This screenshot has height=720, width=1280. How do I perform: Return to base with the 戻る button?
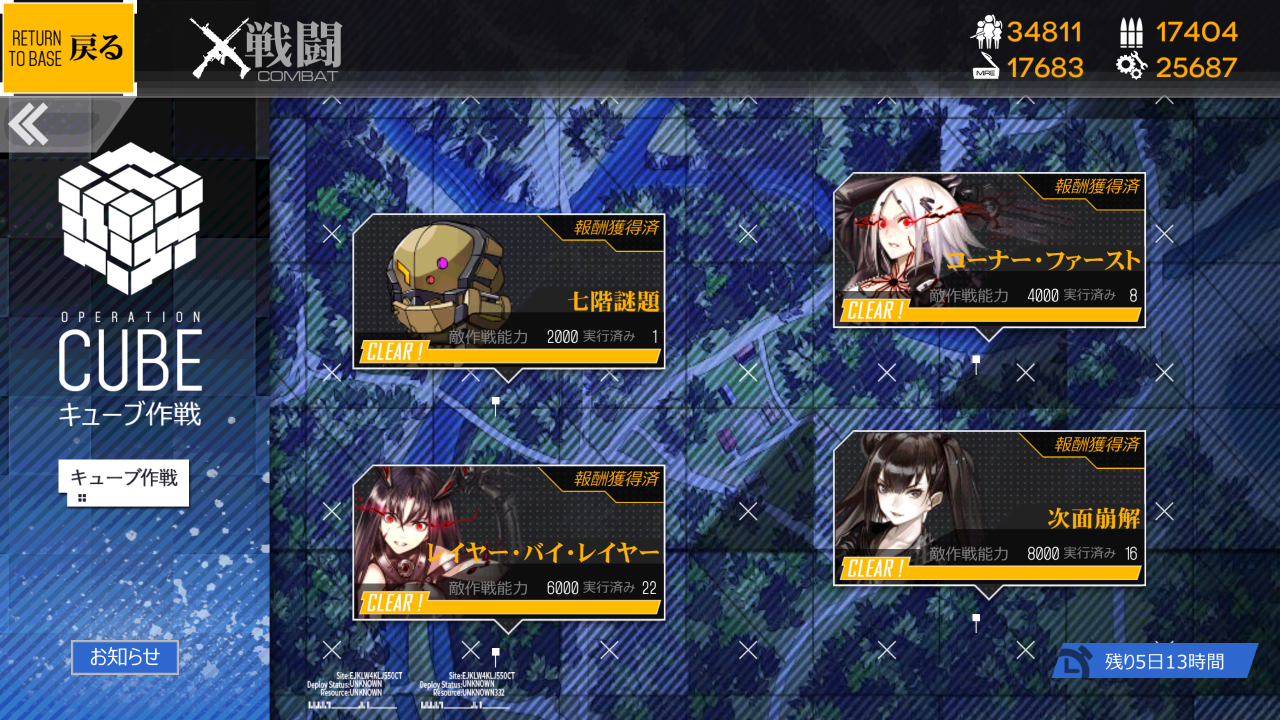tap(68, 48)
